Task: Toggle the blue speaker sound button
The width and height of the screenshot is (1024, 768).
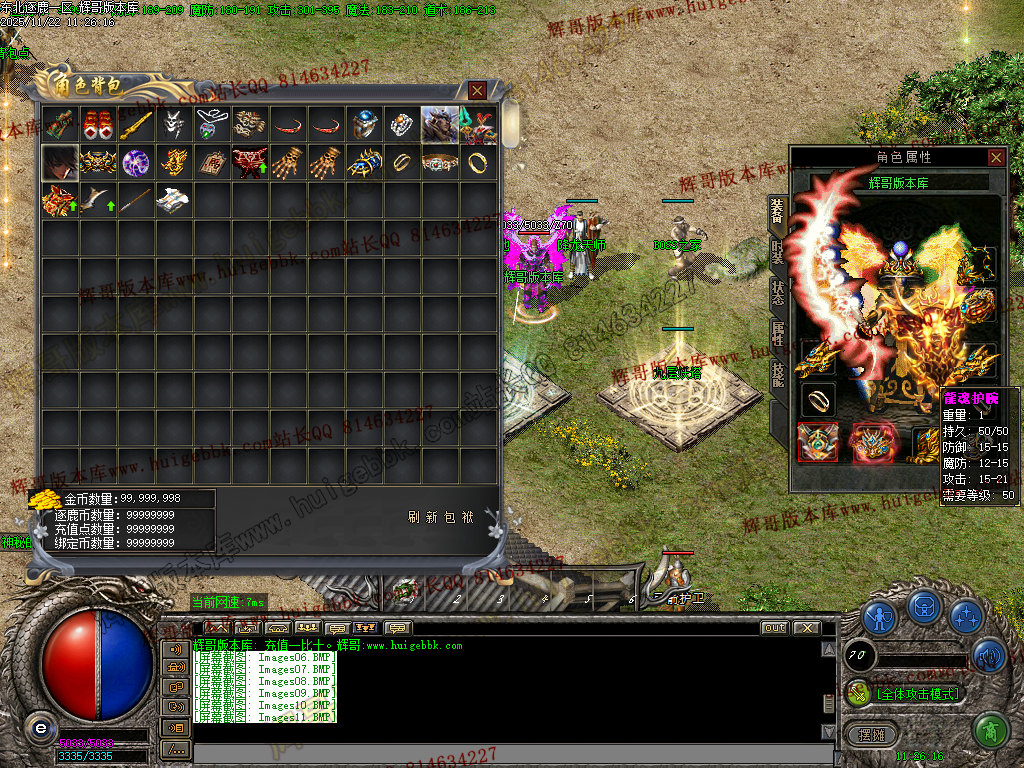Action: tap(988, 655)
